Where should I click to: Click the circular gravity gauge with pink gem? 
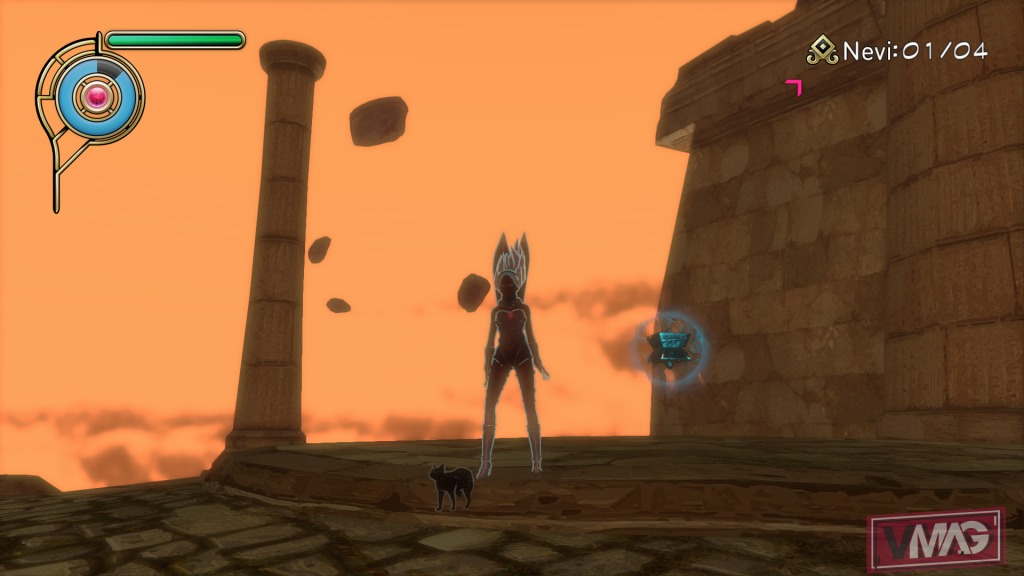96,97
